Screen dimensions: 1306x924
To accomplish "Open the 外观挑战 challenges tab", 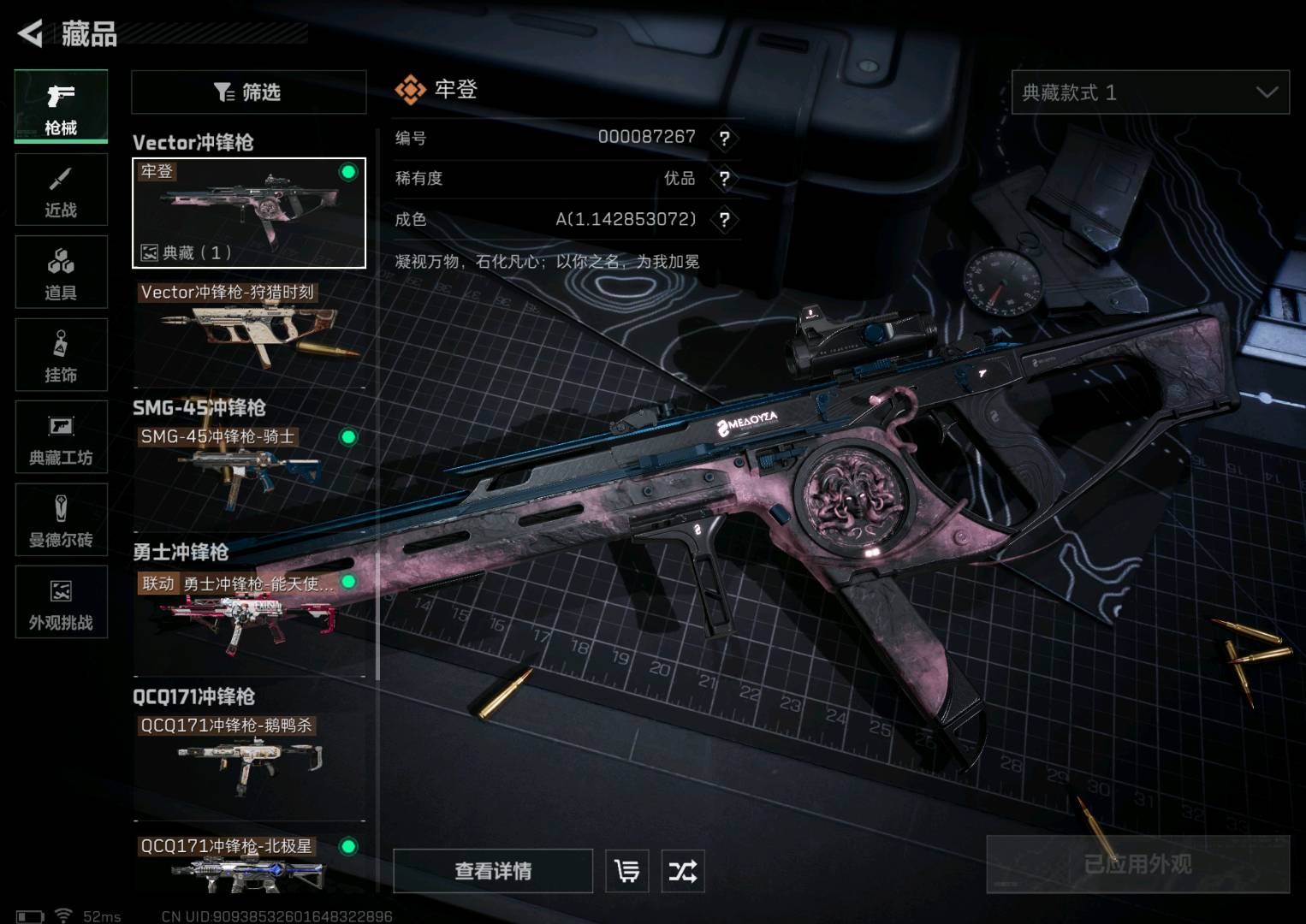I will coord(61,602).
